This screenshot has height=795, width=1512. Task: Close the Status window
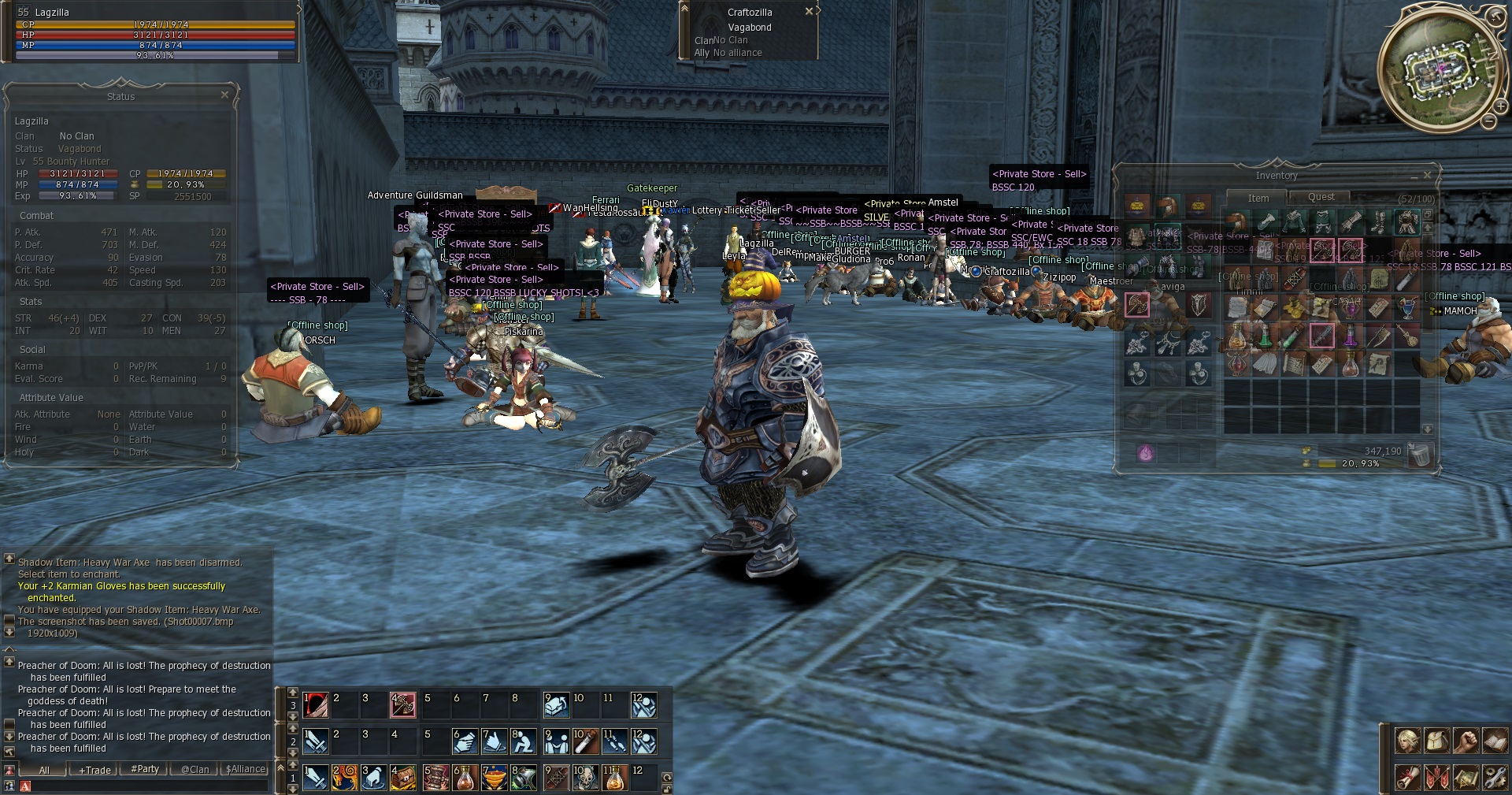(224, 95)
